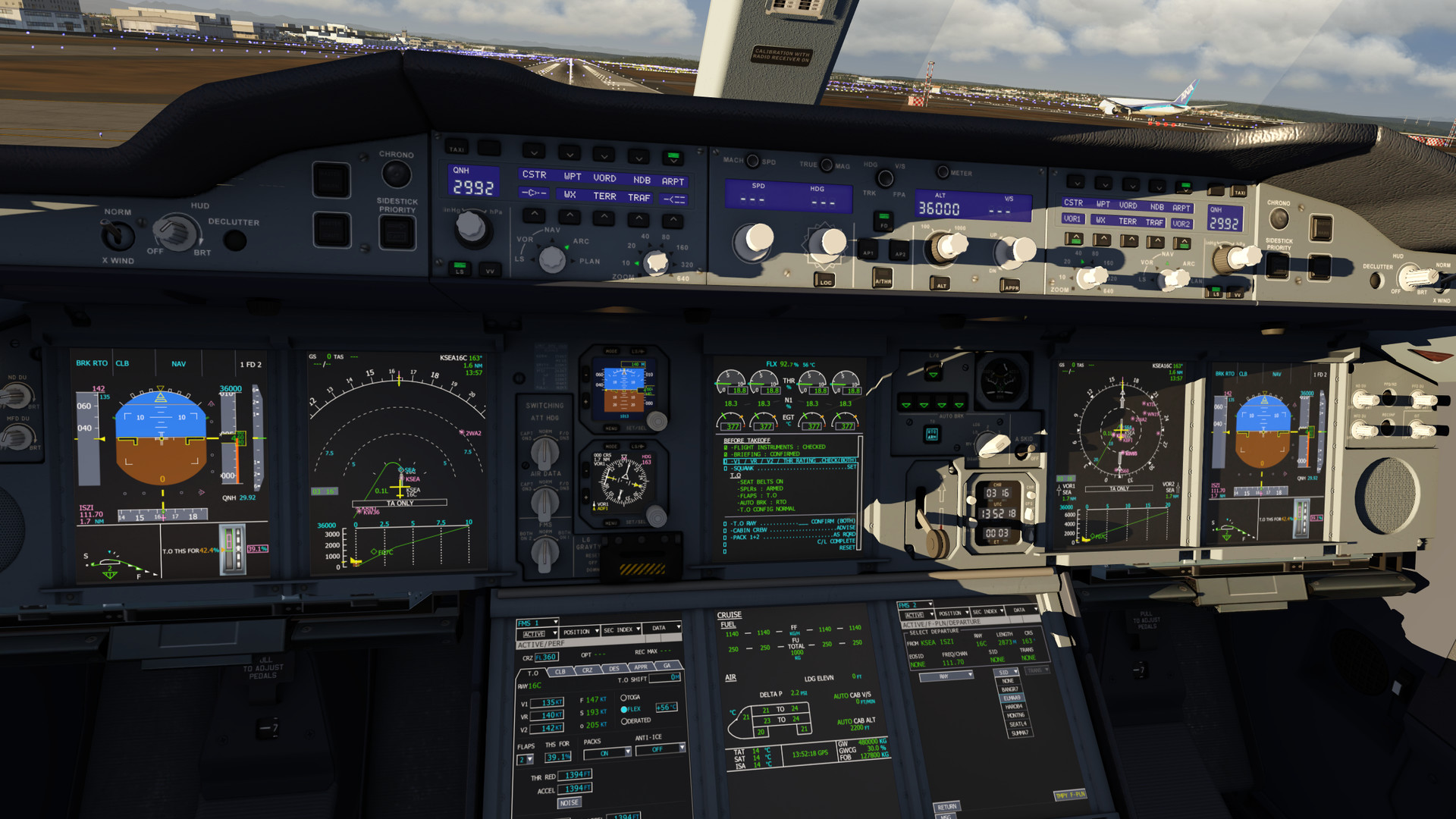Open the ANTI-ICE OFF dropdown

click(x=657, y=749)
